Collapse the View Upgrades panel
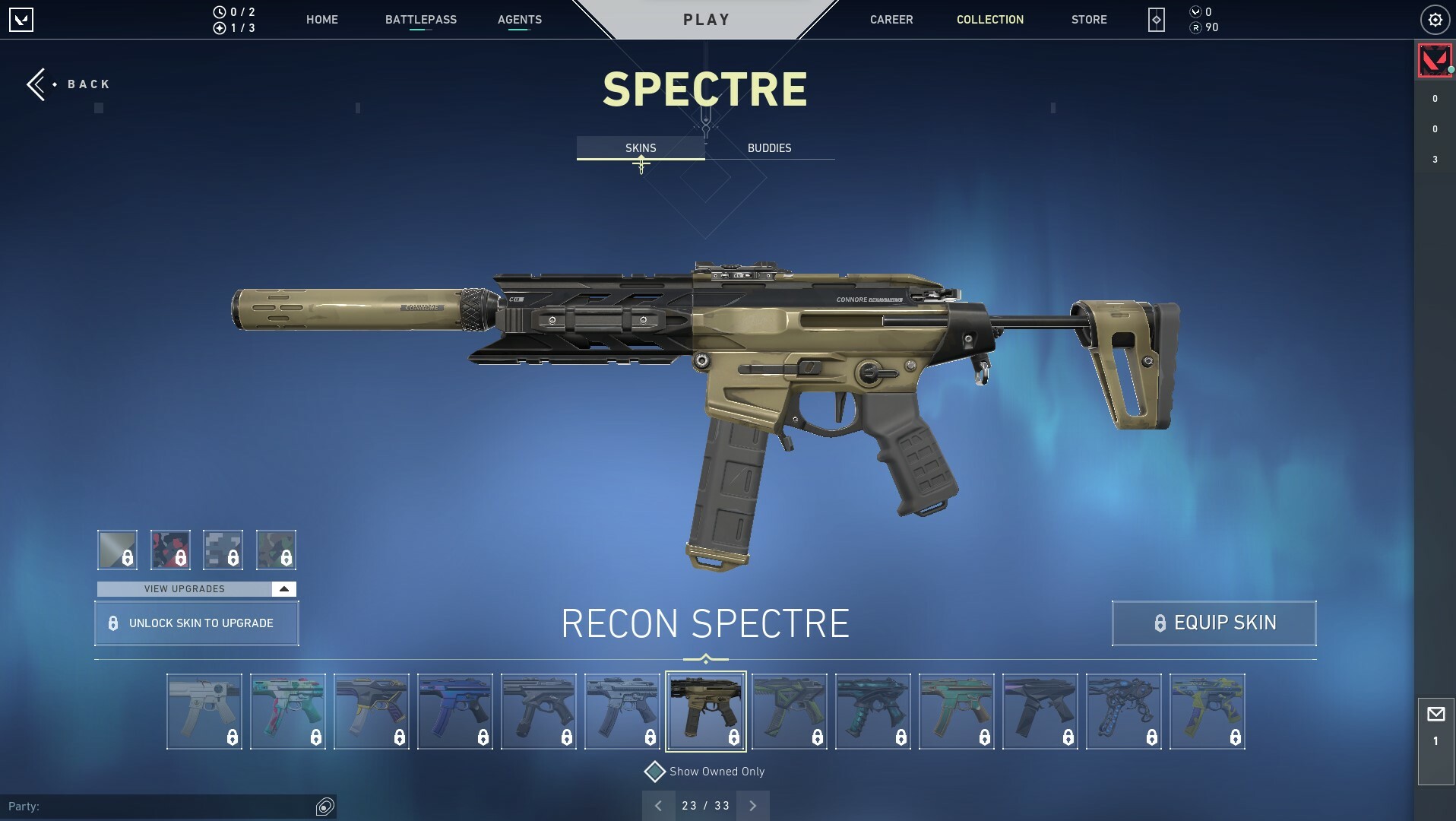Viewport: 1456px width, 821px height. coord(283,589)
